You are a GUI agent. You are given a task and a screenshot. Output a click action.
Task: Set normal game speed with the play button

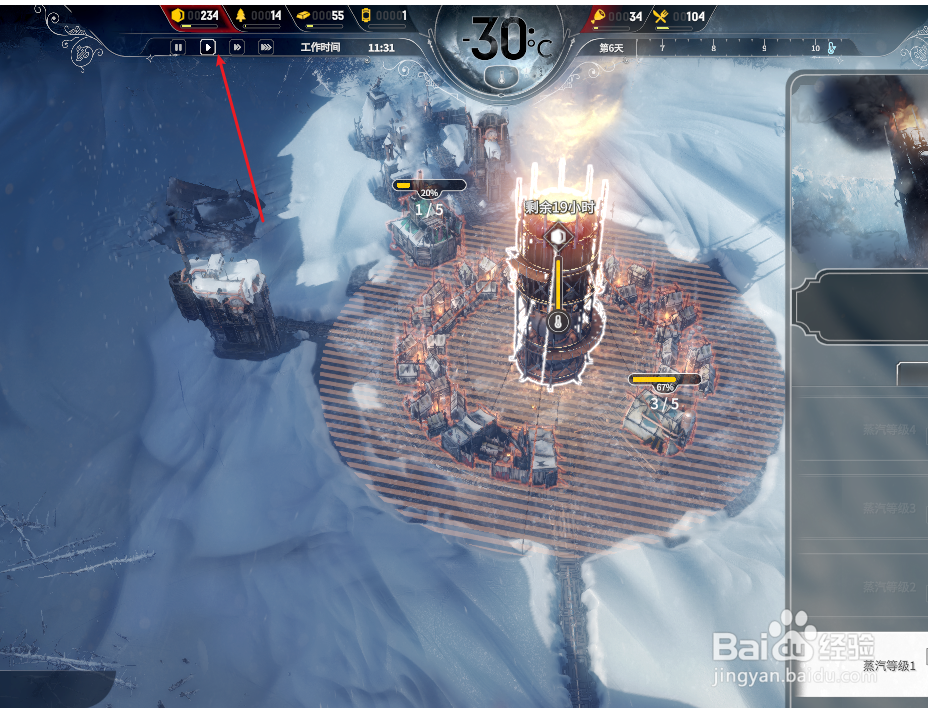(208, 47)
